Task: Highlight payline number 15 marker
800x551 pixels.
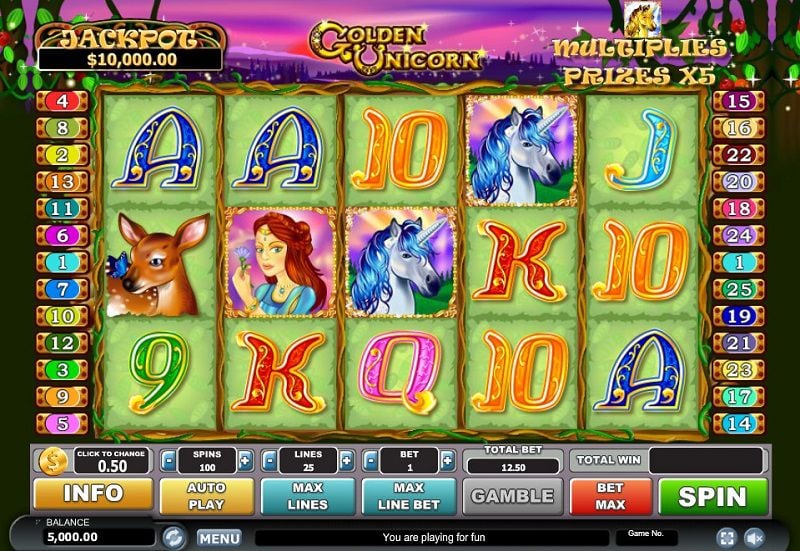Action: [737, 101]
